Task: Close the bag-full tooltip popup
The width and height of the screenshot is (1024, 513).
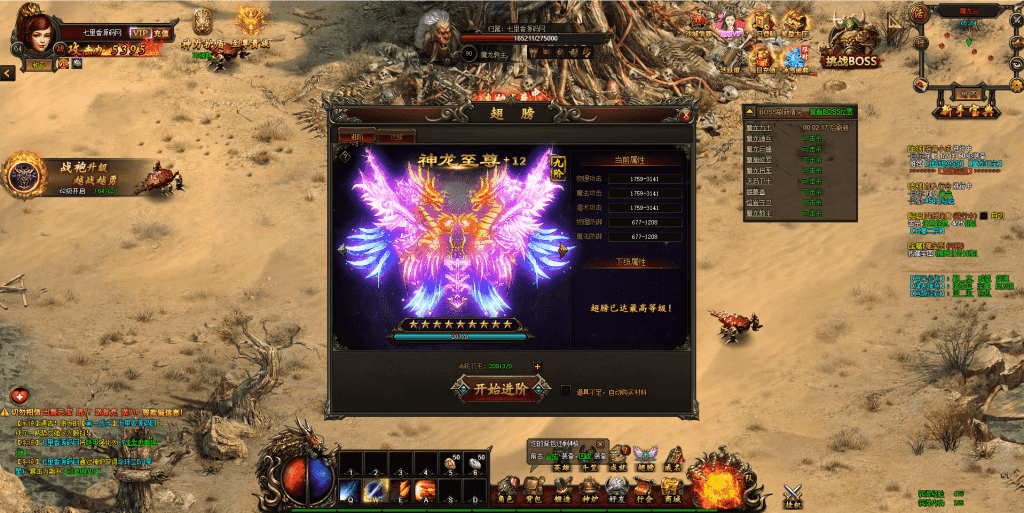Action: click(600, 443)
